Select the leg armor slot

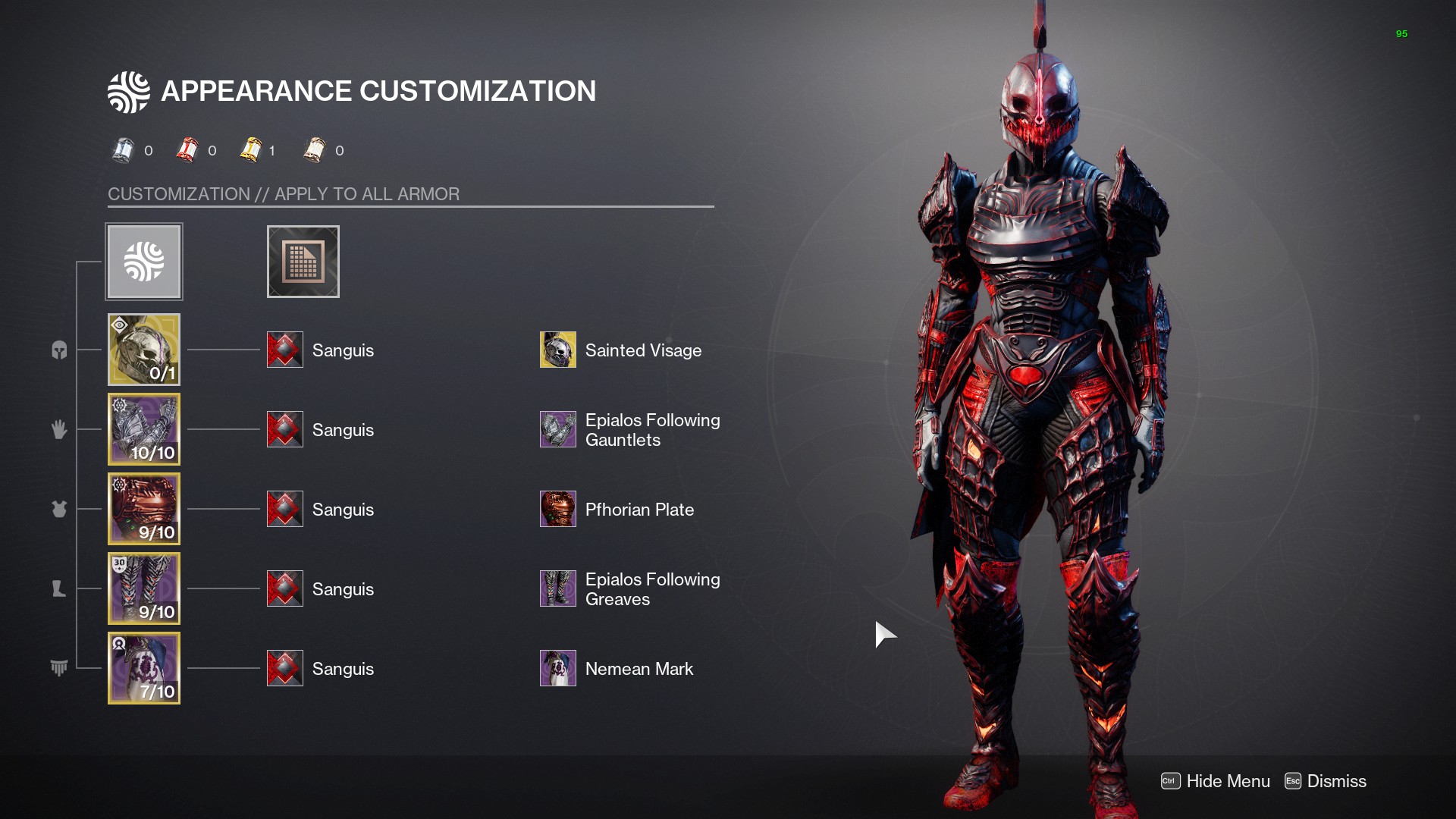[144, 588]
